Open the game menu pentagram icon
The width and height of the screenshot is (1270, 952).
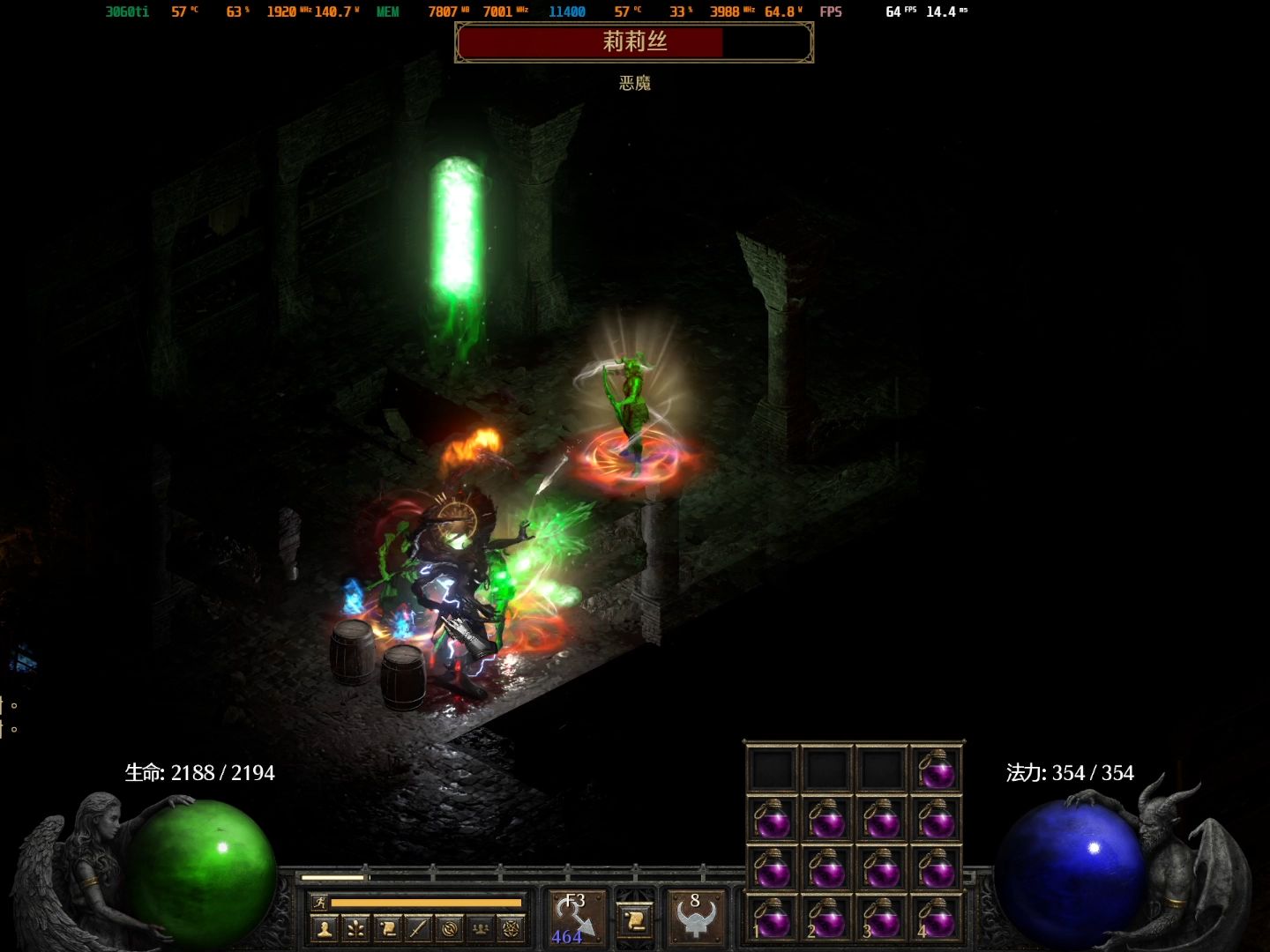click(511, 928)
